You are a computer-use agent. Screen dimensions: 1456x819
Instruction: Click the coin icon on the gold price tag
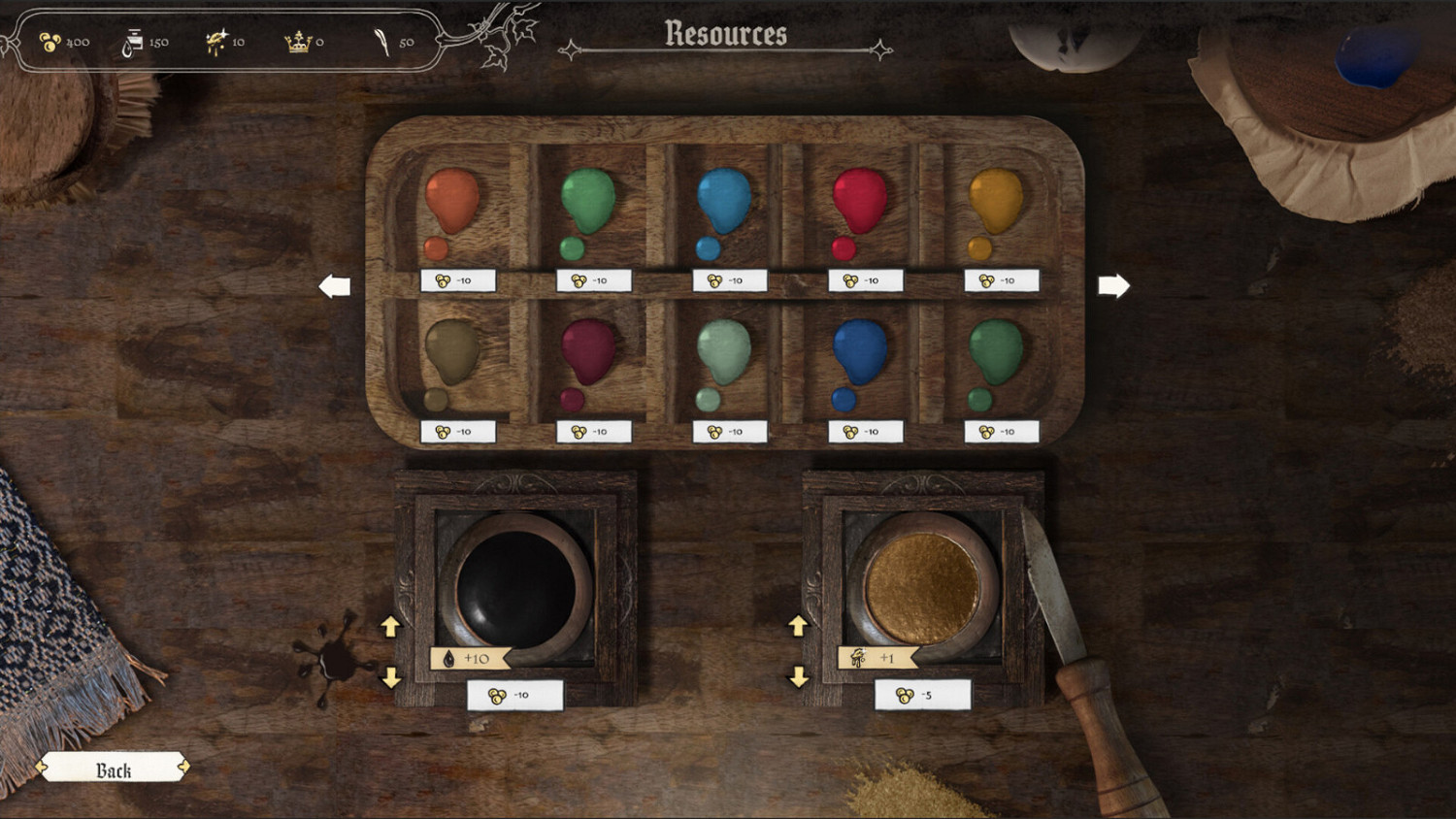click(907, 693)
